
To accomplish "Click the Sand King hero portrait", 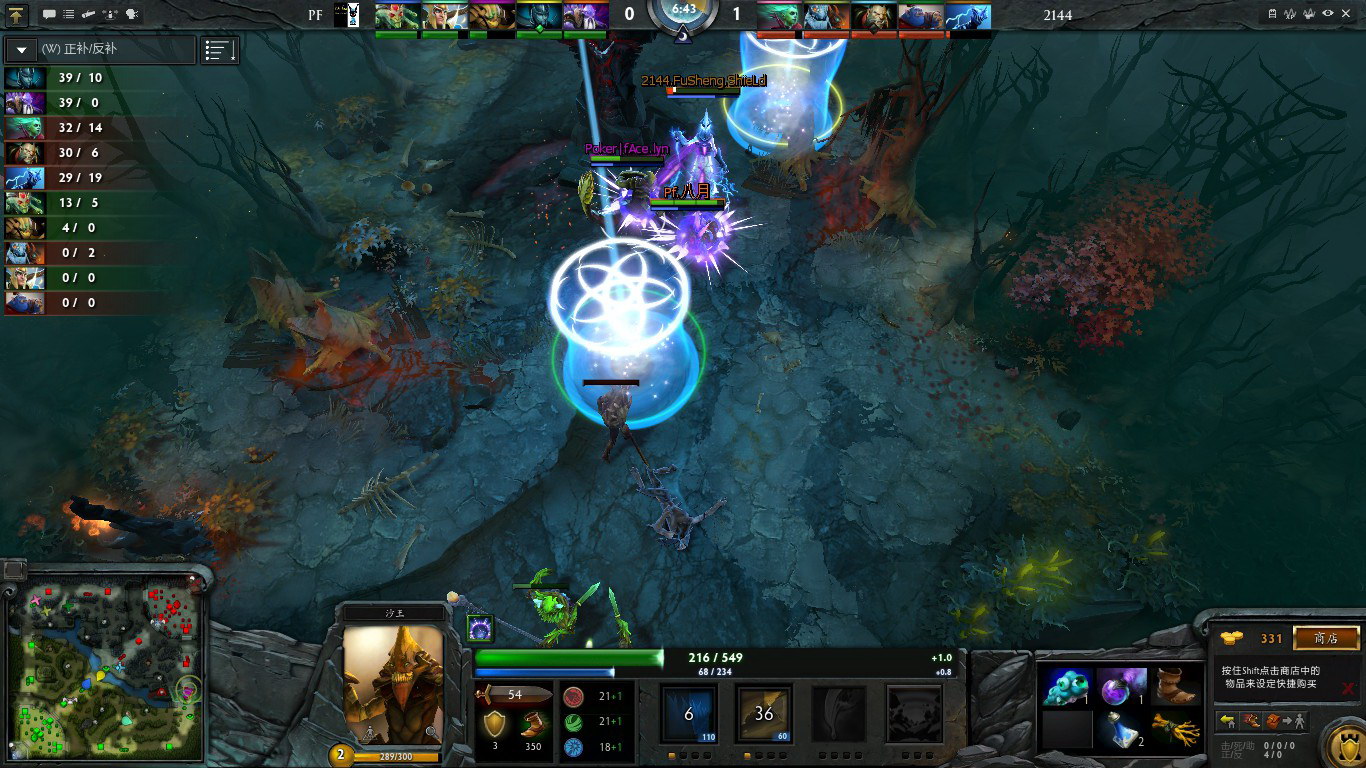I will 393,685.
